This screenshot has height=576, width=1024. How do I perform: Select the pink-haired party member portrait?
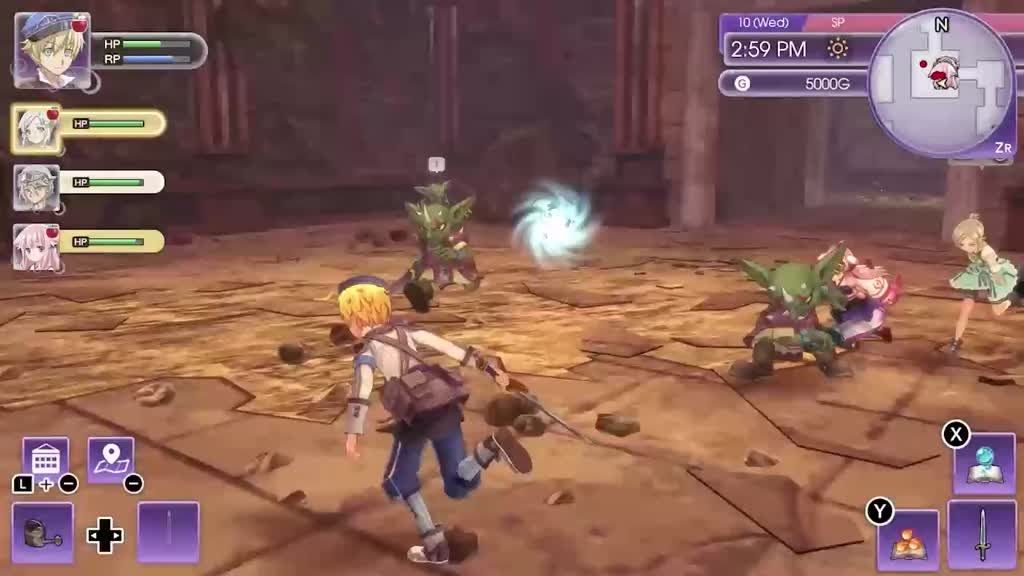coord(36,246)
